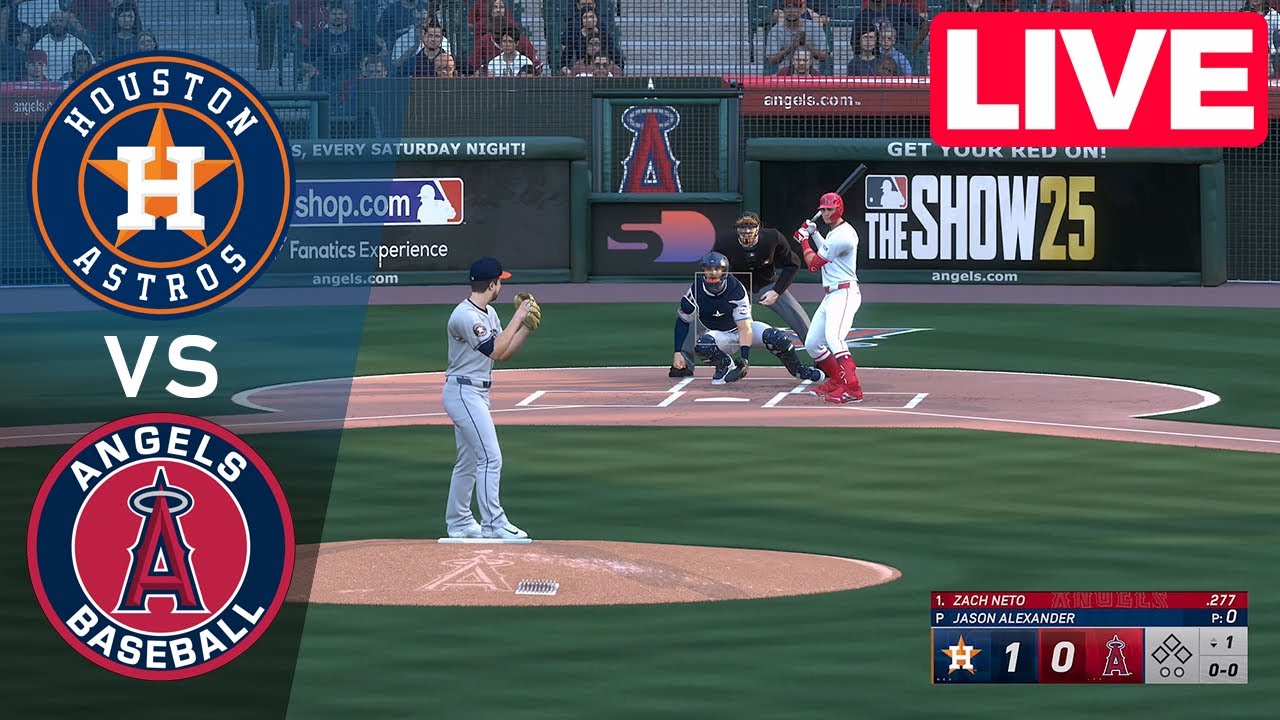Click the Astros star icon on the scoreboard

point(961,655)
